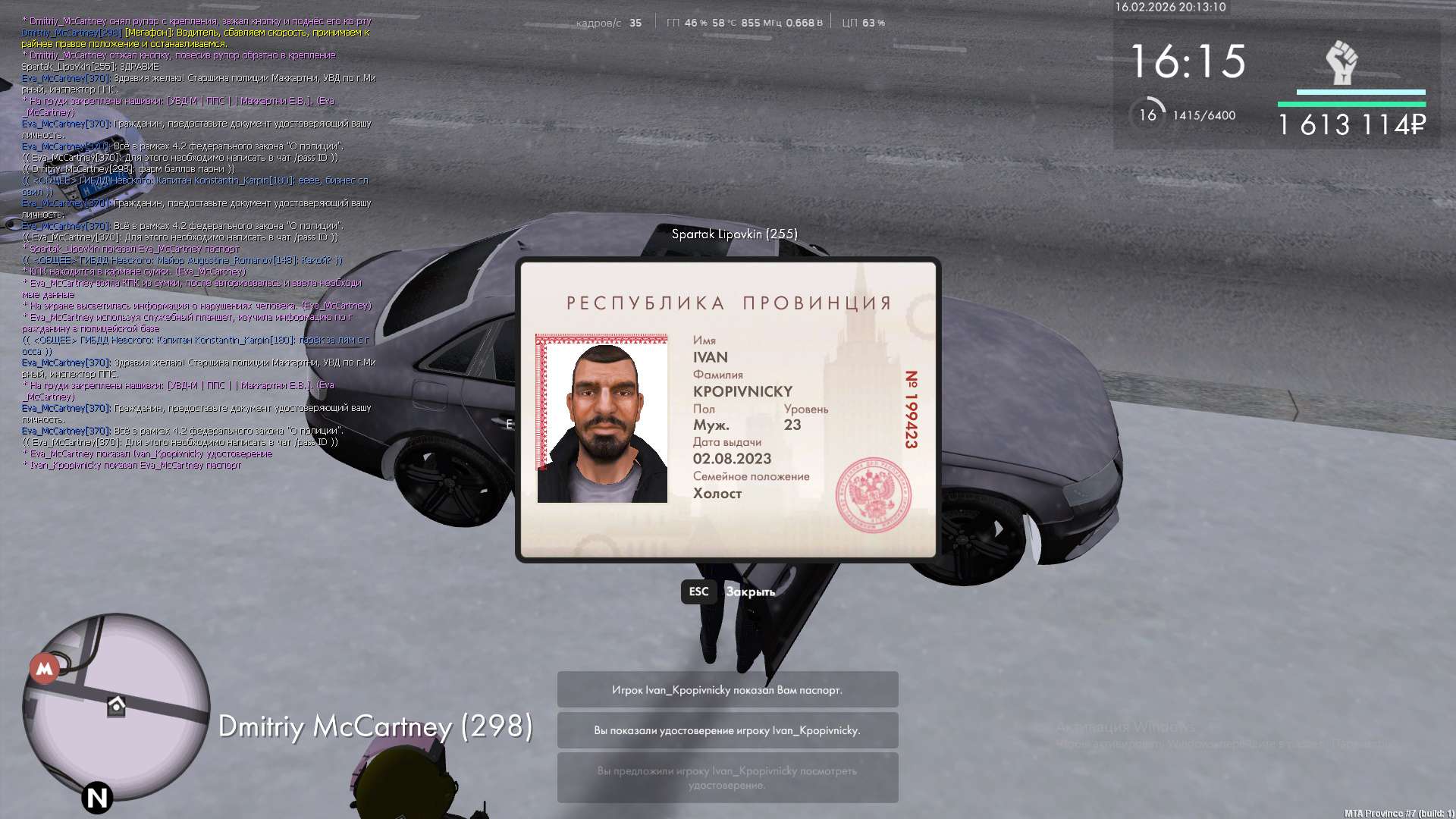Click the N compass icon below the minimap

[x=97, y=798]
